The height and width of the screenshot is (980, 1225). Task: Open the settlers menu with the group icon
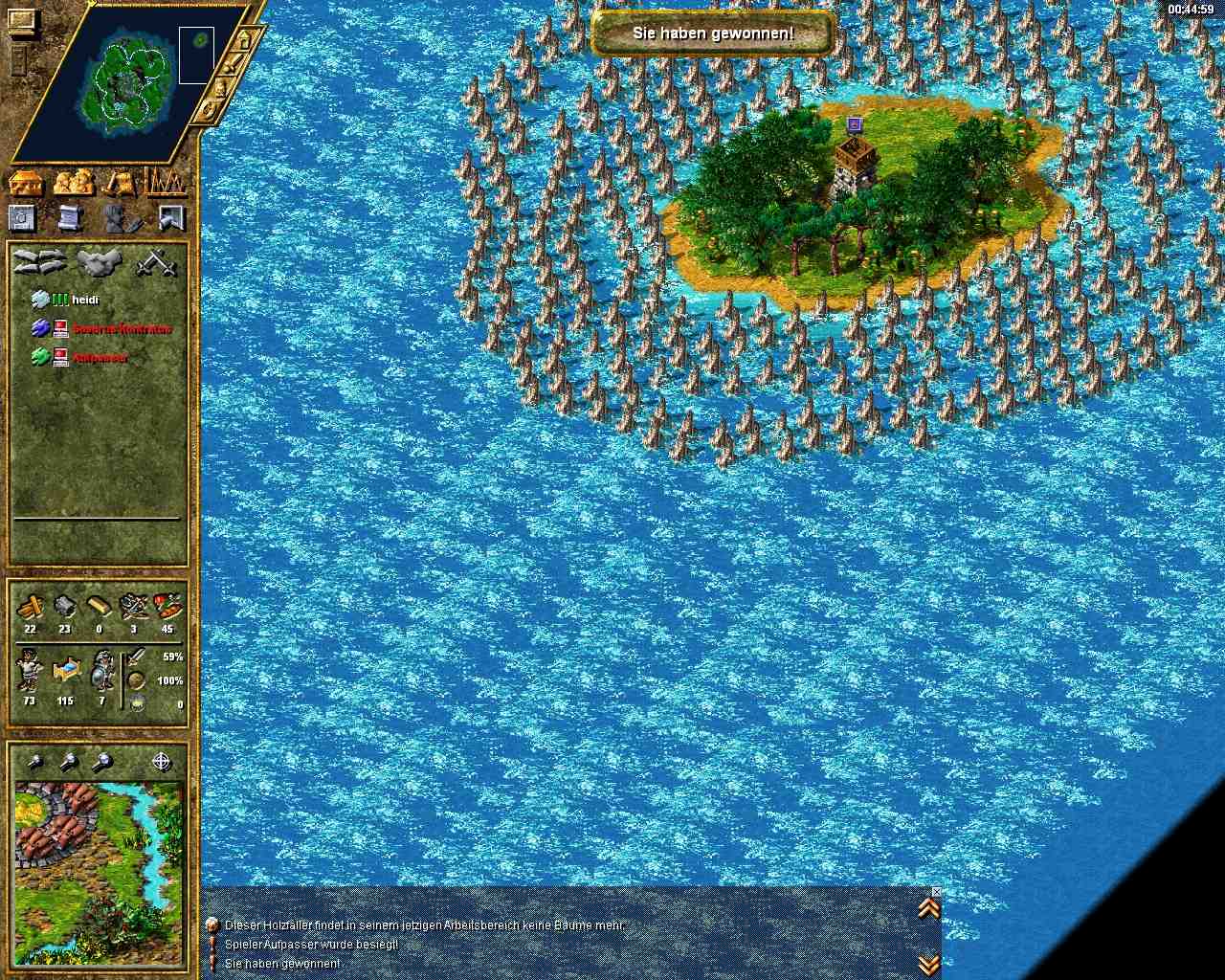point(73,182)
